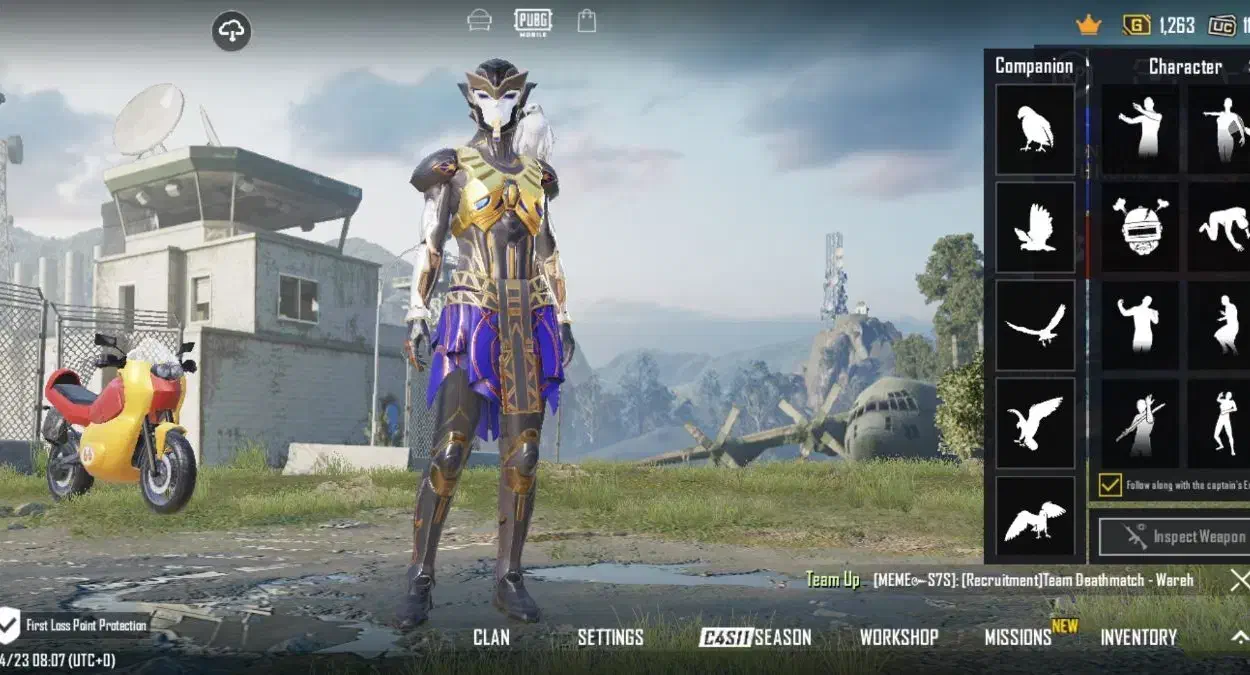Open Missions marked NEW
Viewport: 1250px width, 675px height.
[x=1018, y=638]
